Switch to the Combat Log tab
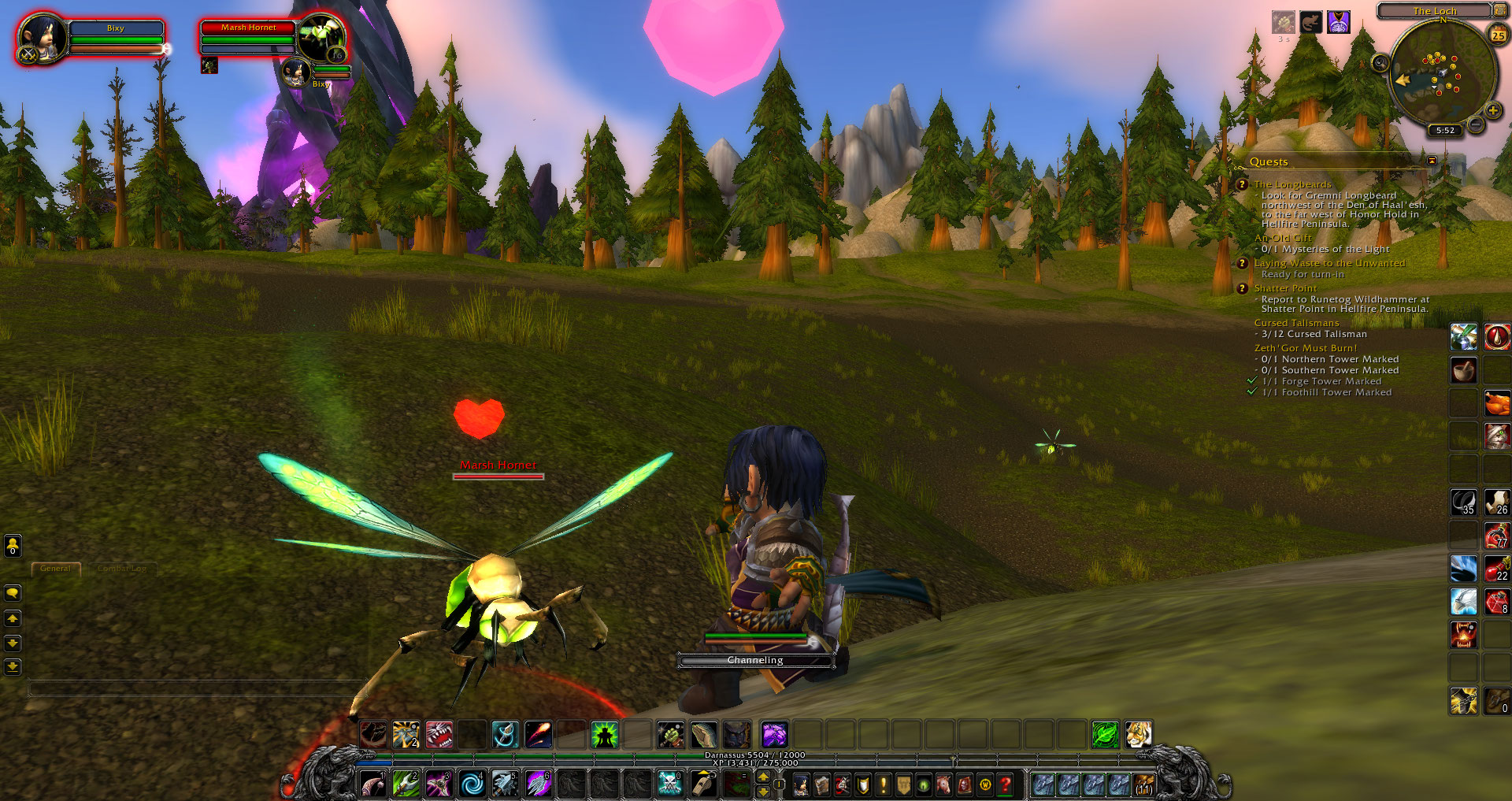1512x801 pixels. point(122,569)
